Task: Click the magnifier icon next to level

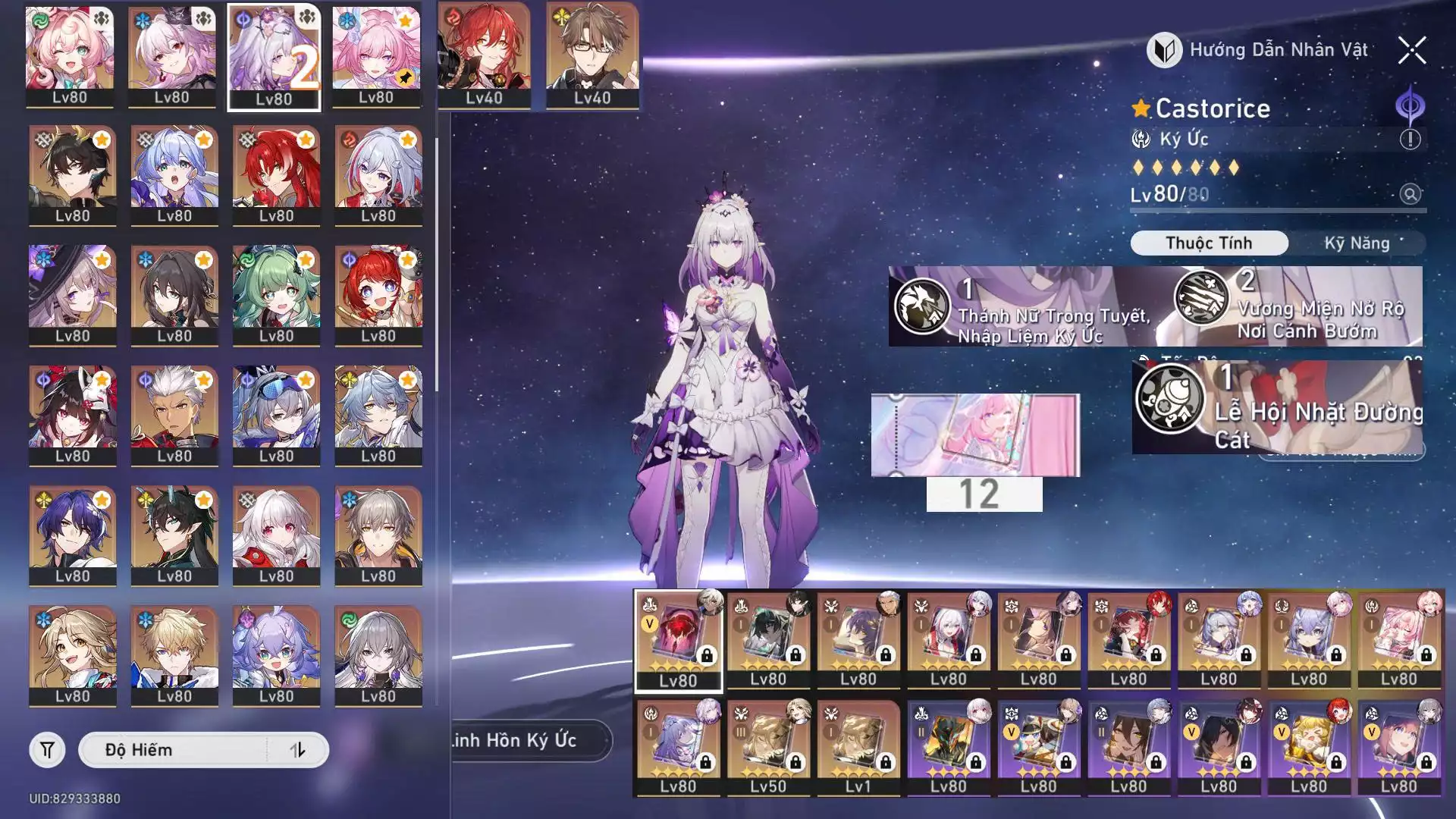Action: coord(1410,194)
